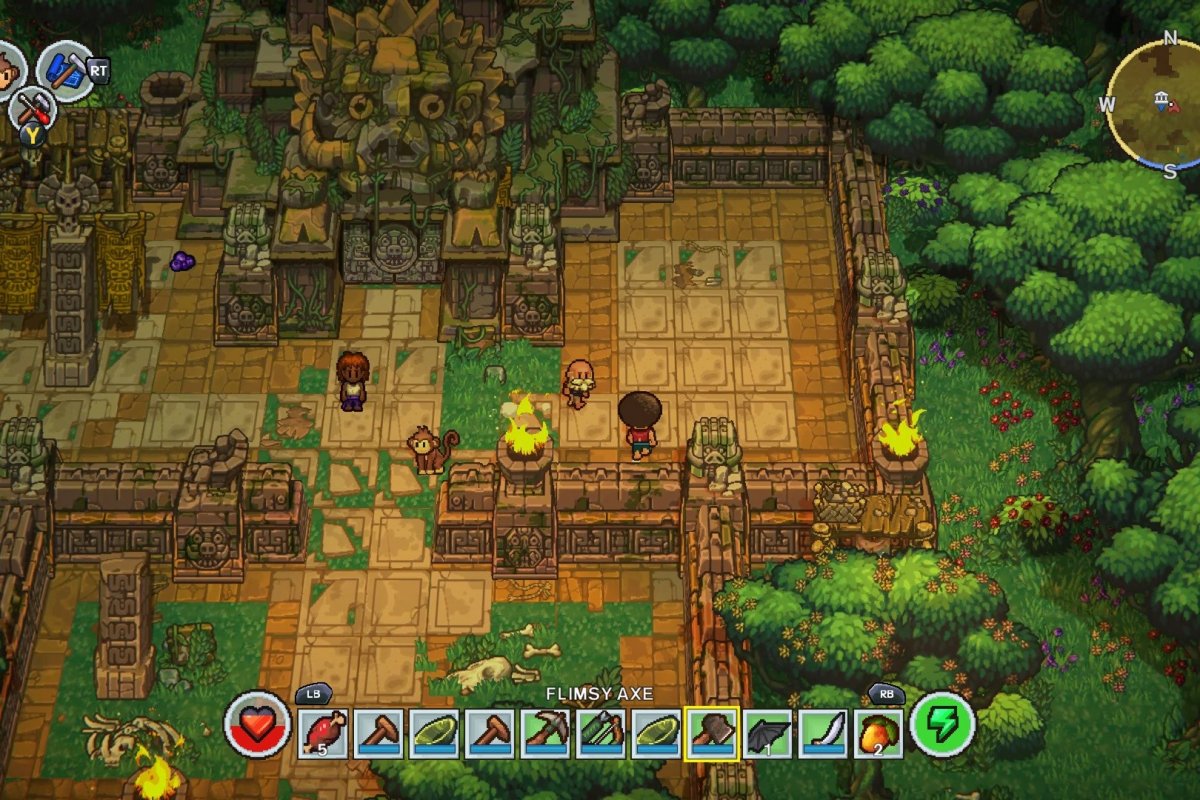The image size is (1200, 800).
Task: Open the crossed hammer and screwdriver crafting icon
Action: 33,106
